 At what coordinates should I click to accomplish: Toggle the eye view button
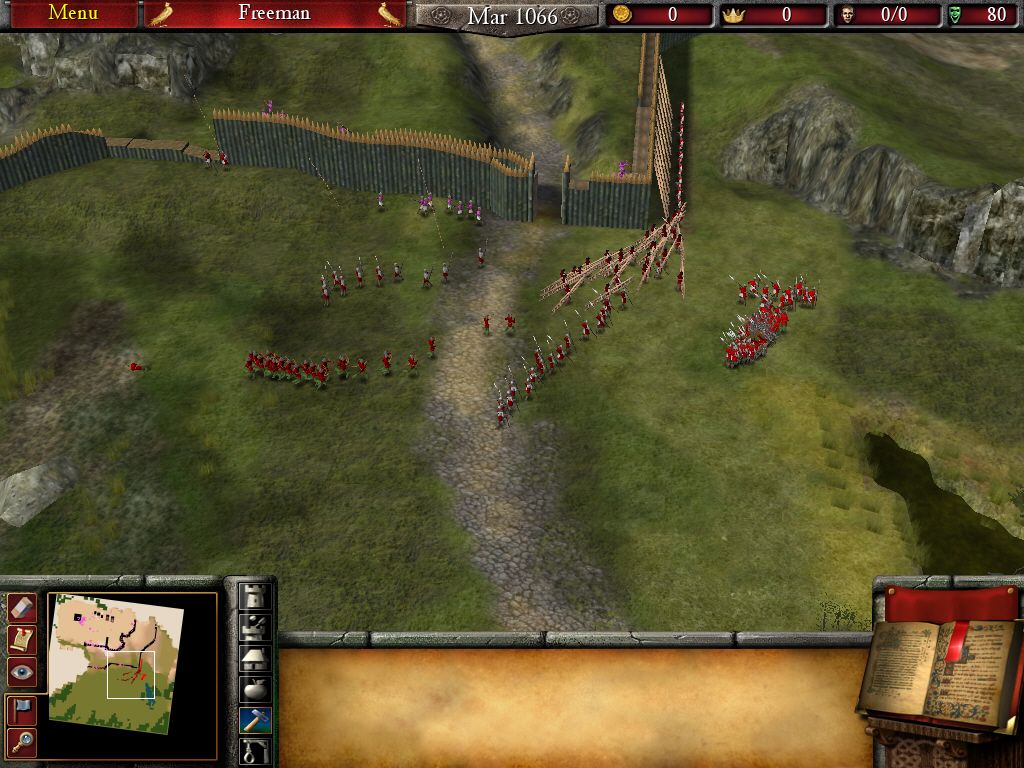(22, 672)
